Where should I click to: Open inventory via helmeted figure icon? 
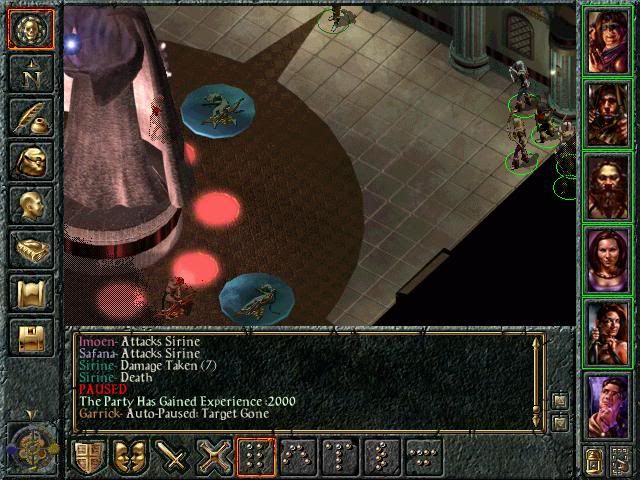pyautogui.click(x=31, y=161)
